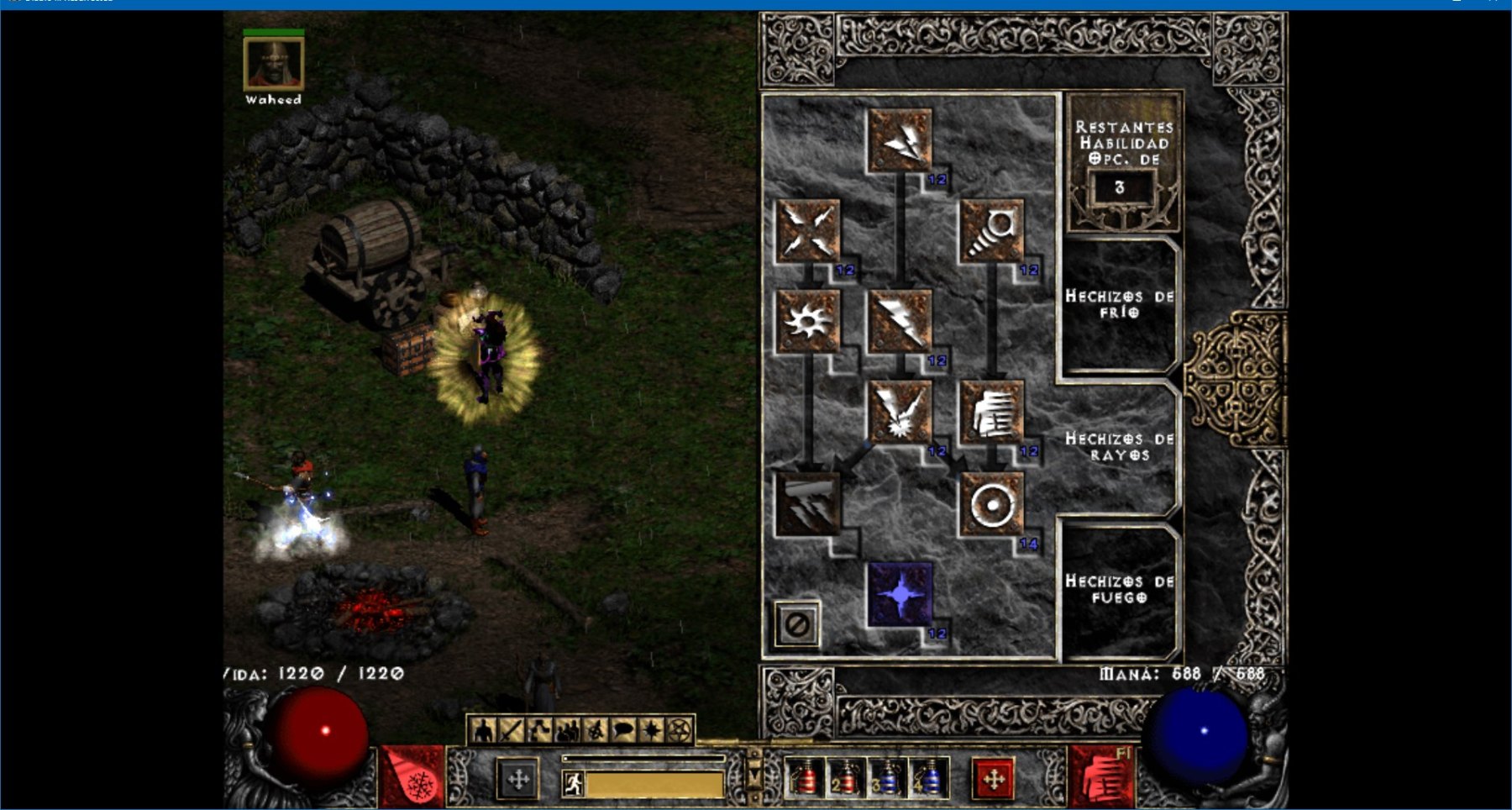Add a point to Lightning Mastery
This screenshot has width=1512, height=810.
pyautogui.click(x=900, y=594)
